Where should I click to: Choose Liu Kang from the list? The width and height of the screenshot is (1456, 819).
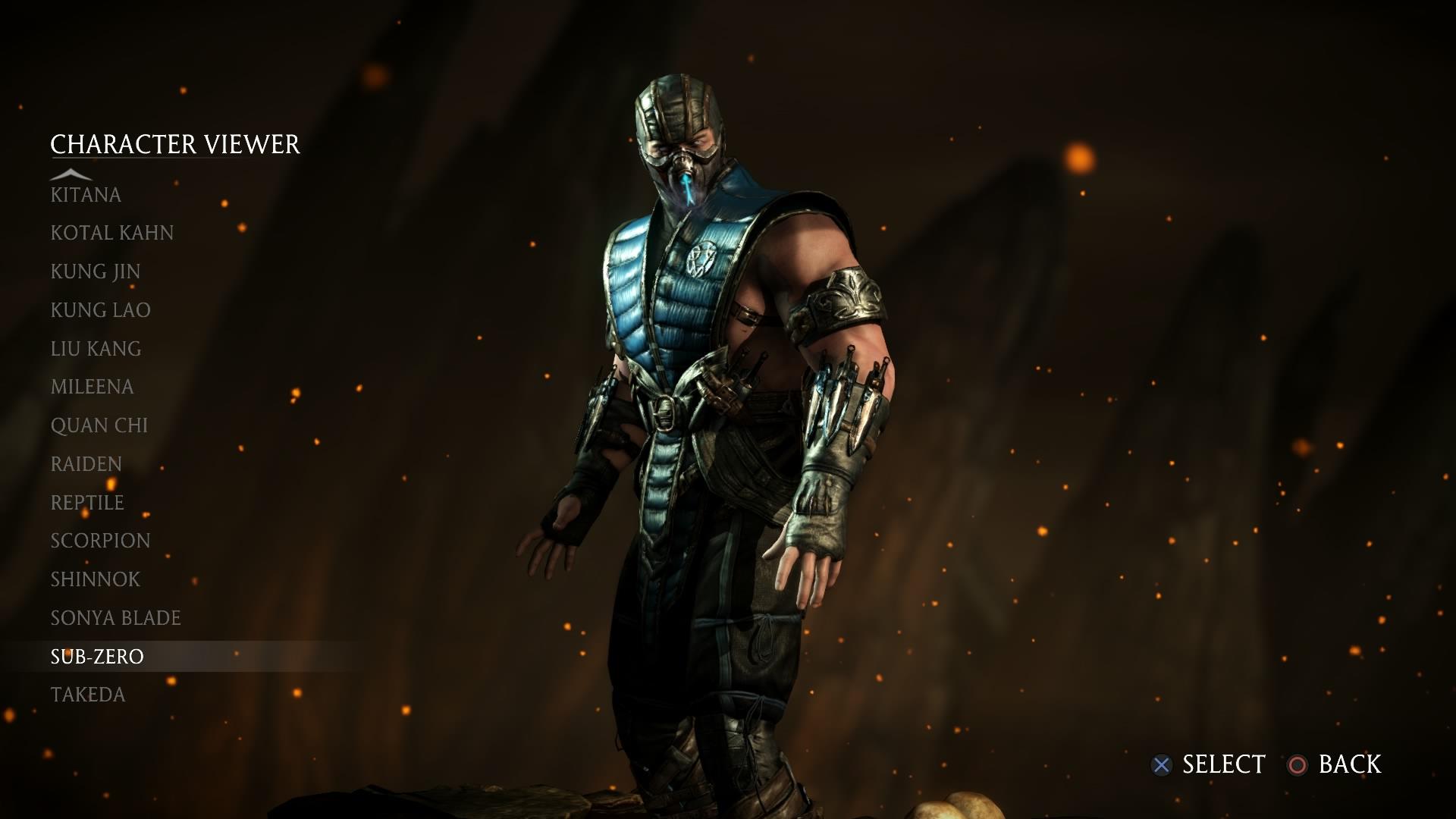95,349
